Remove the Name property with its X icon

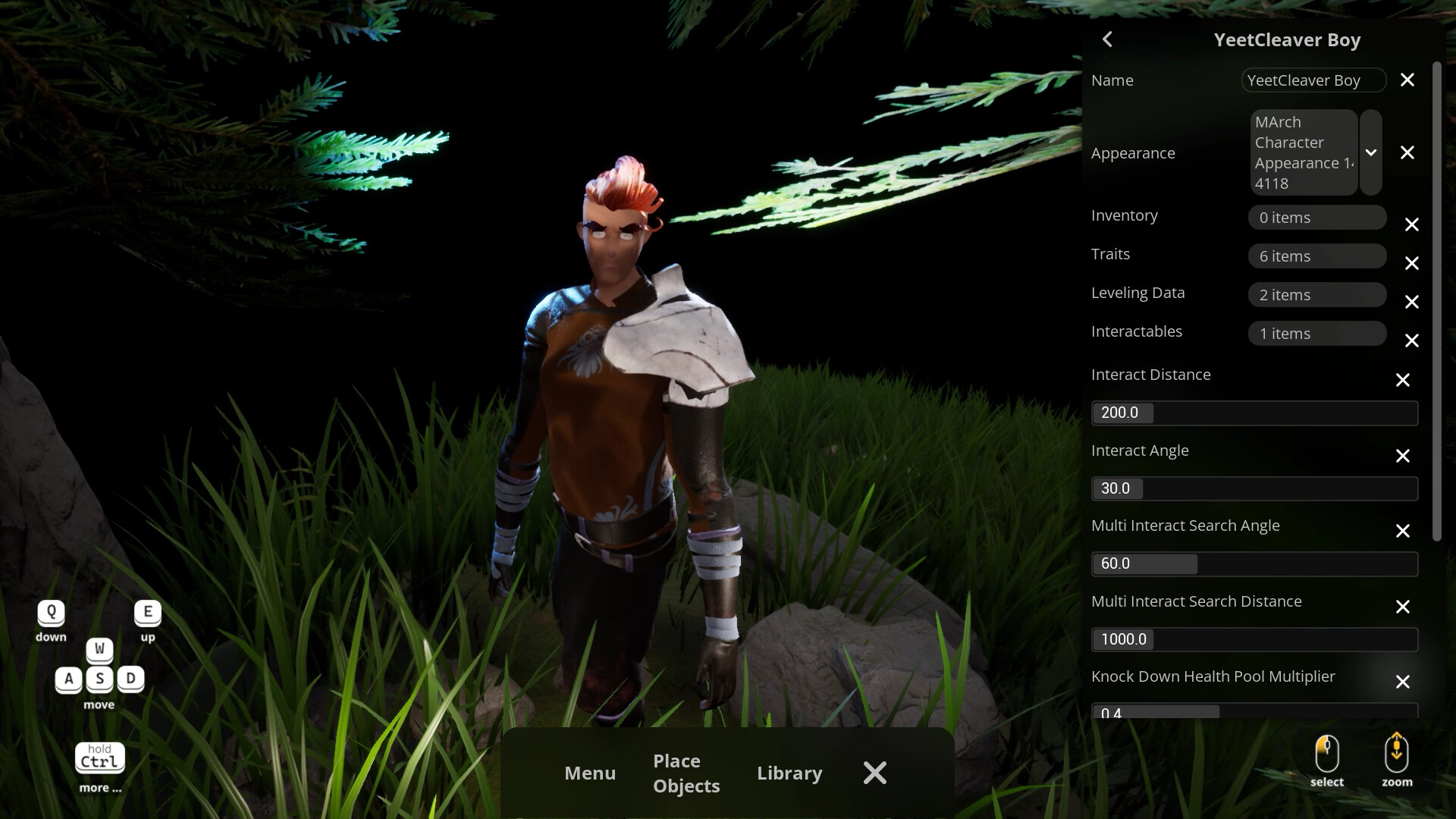(x=1408, y=80)
